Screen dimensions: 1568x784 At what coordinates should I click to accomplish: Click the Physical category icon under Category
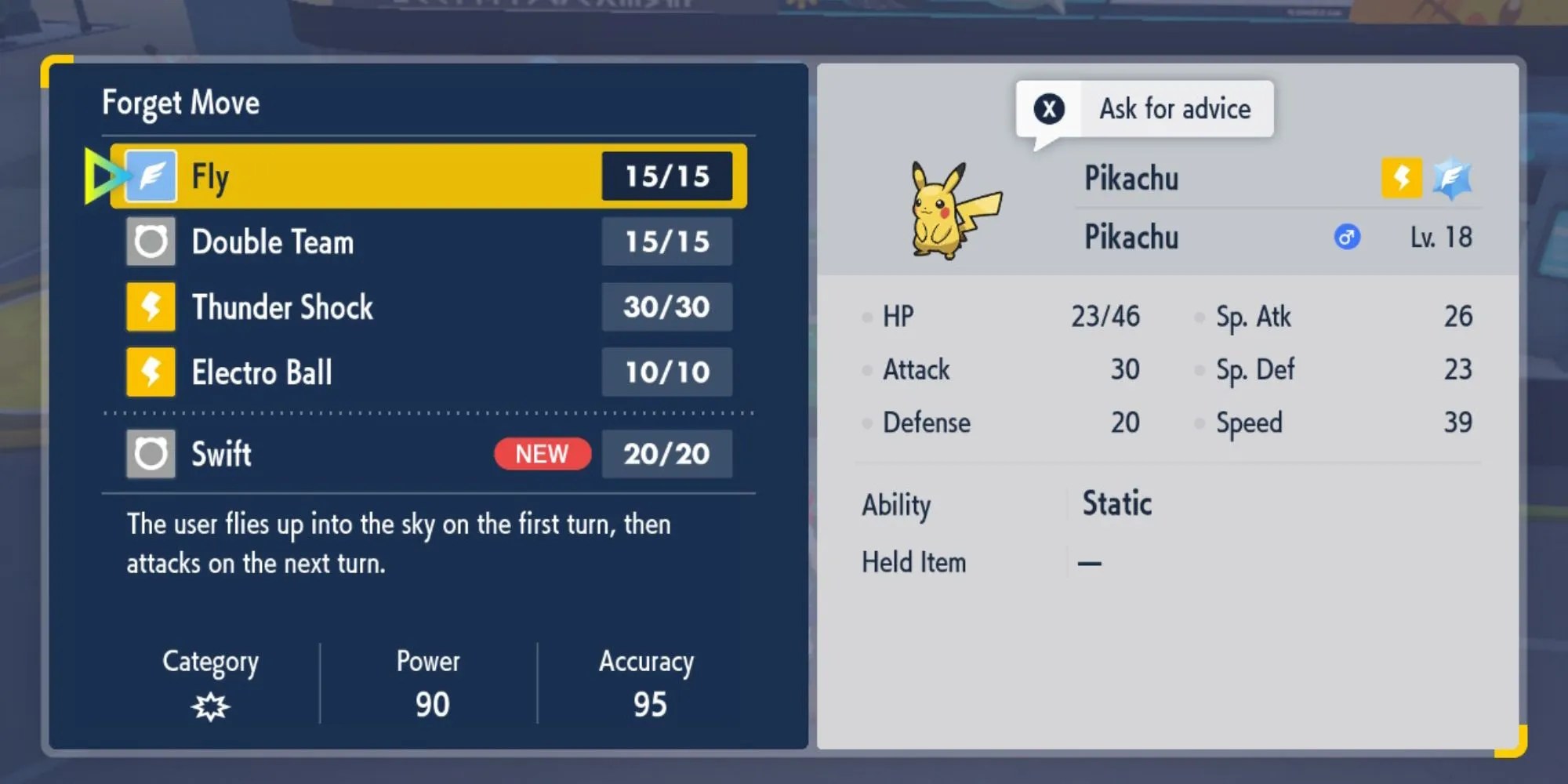[x=210, y=705]
